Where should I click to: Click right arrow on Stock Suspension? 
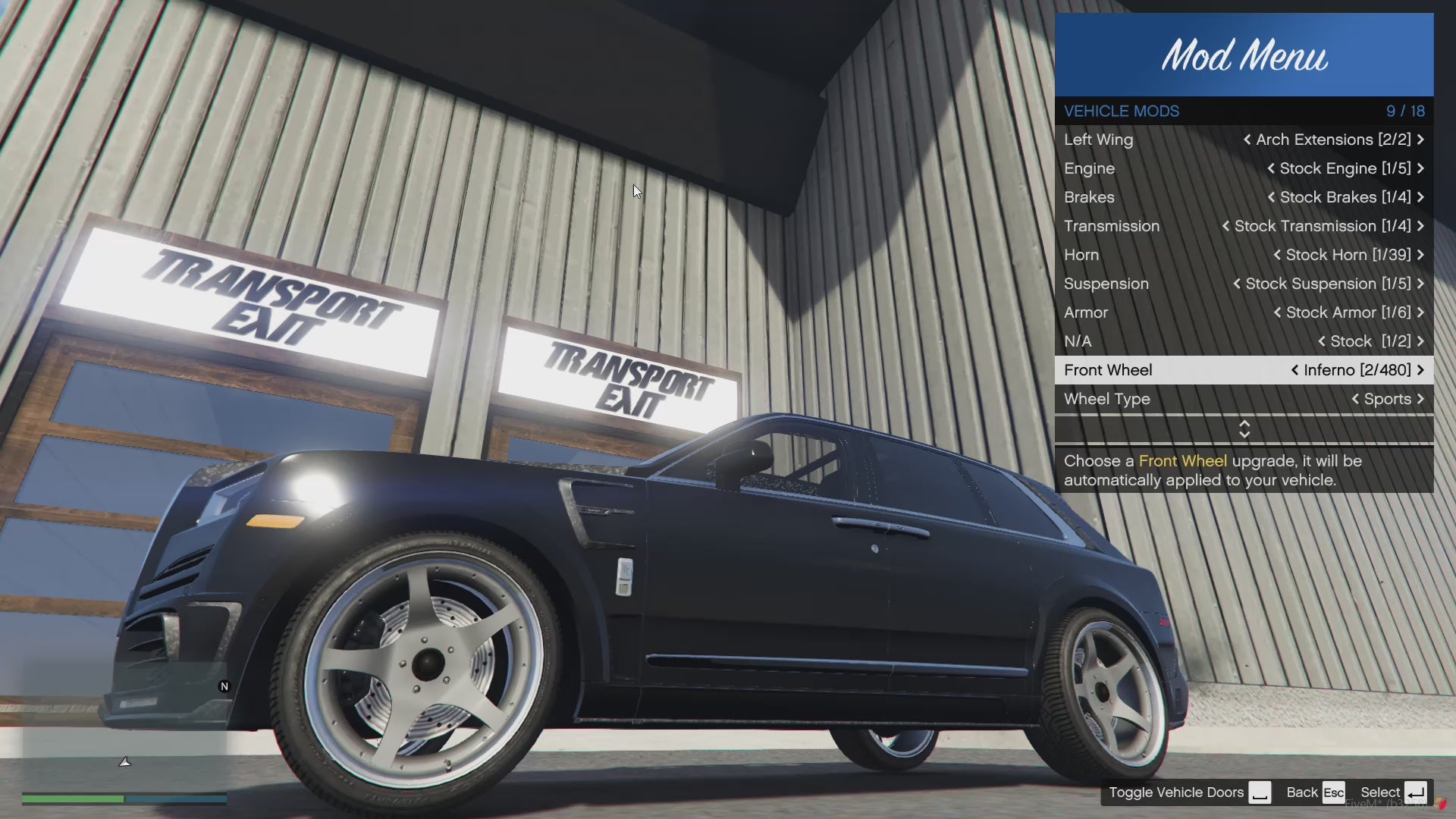click(1420, 284)
